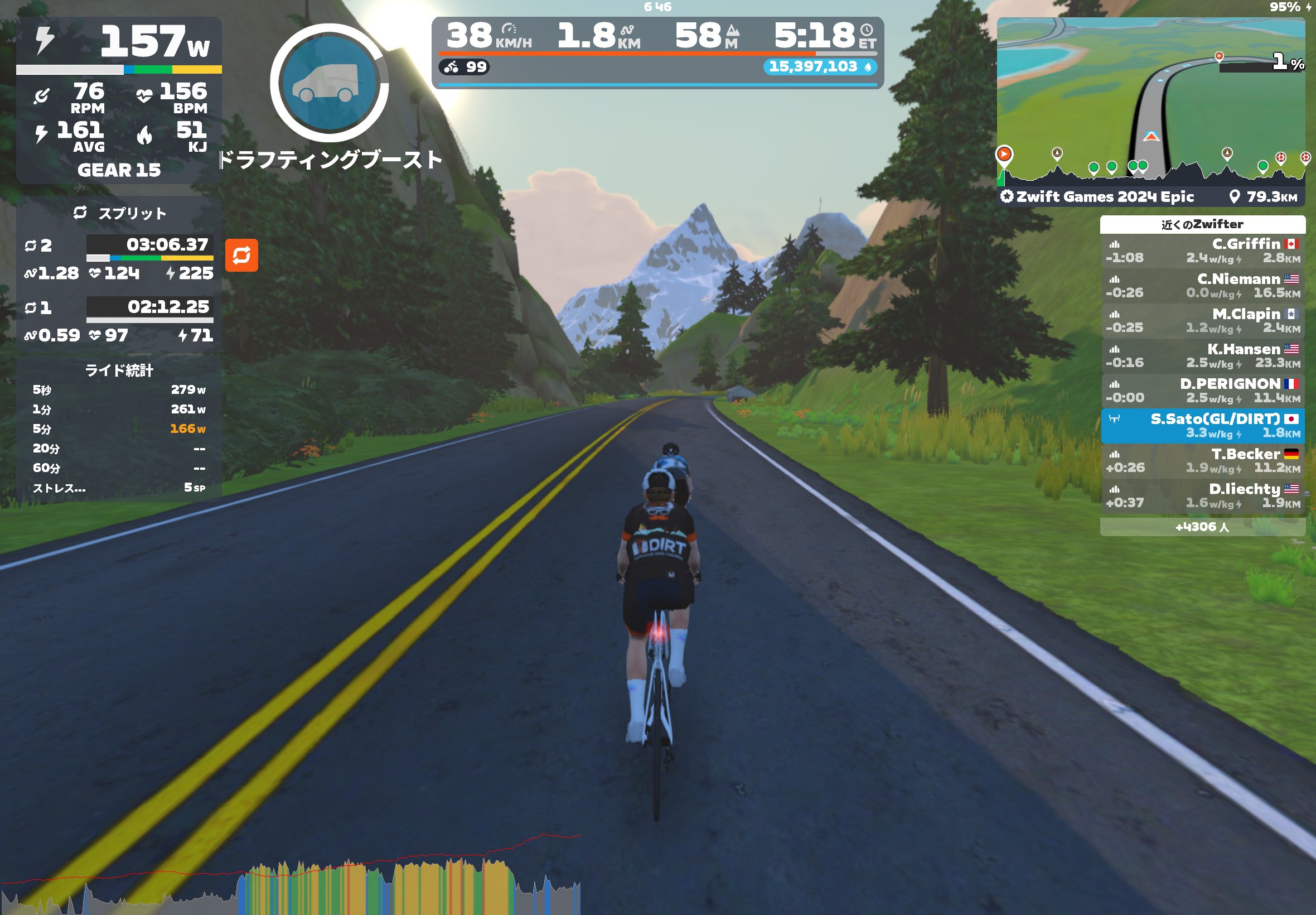Select the split 1 lap entry
Screen dimensions: 1316x915
(119, 321)
